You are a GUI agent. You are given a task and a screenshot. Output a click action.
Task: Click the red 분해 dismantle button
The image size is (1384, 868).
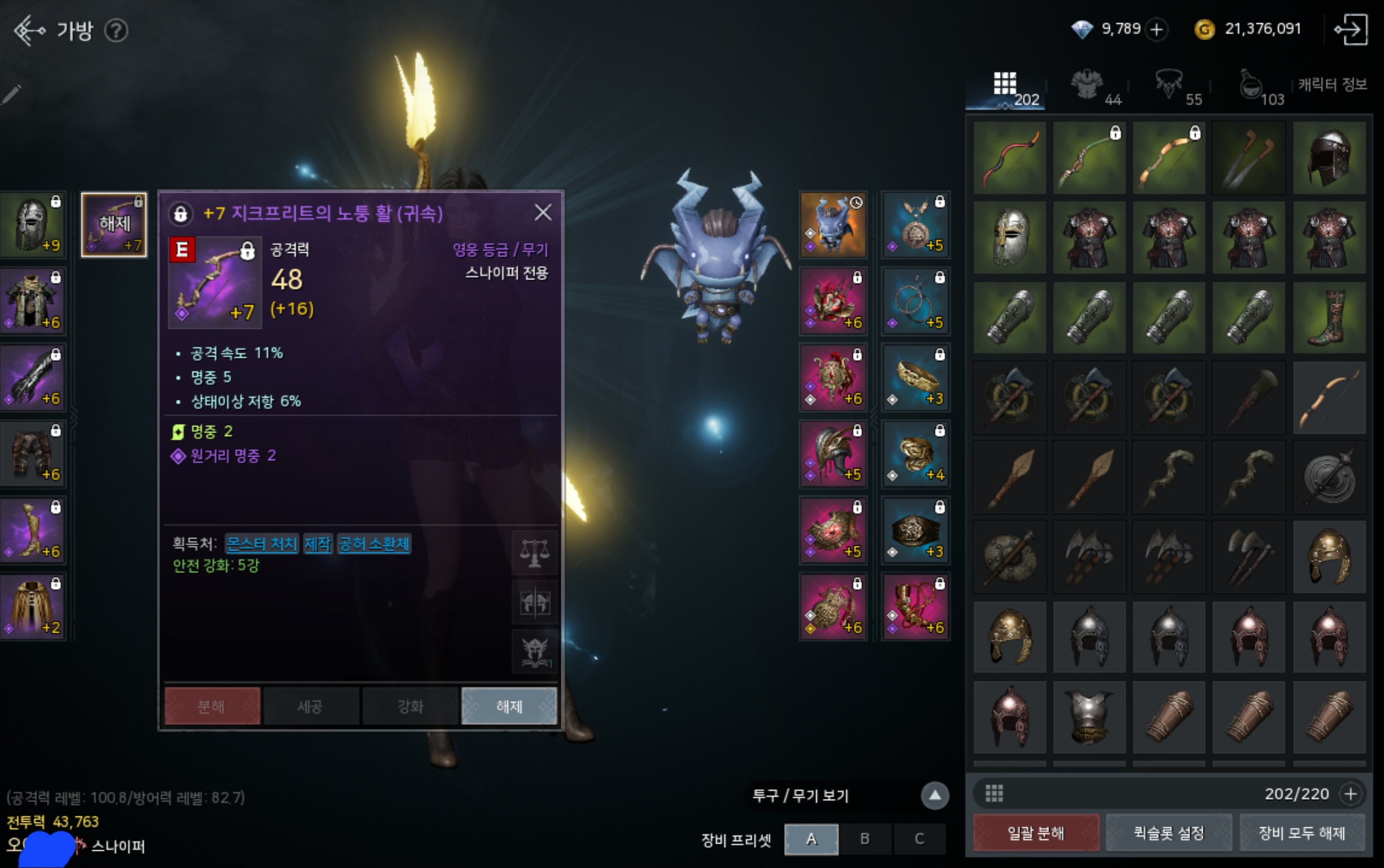212,706
